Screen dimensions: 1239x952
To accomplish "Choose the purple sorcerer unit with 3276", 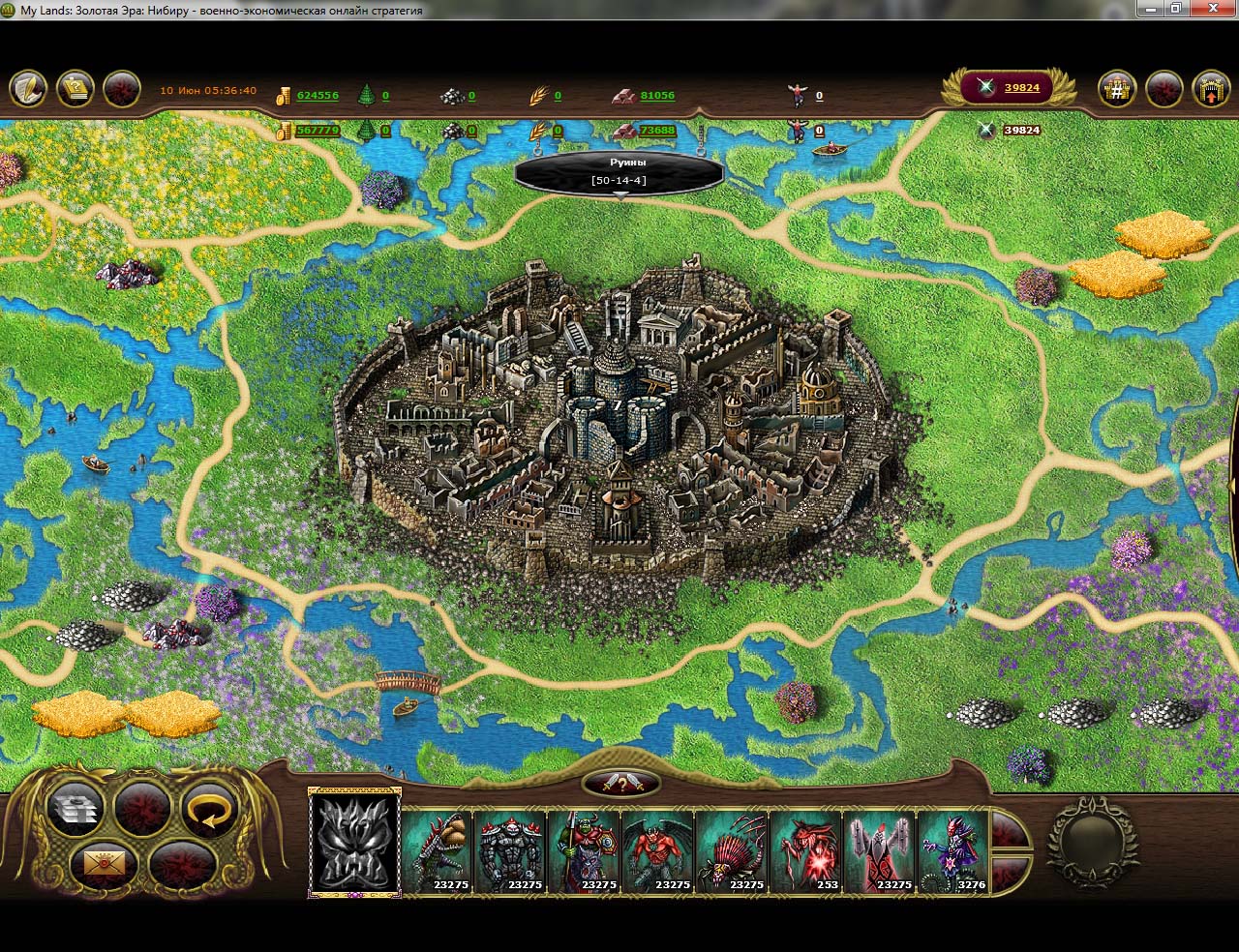I will pyautogui.click(x=953, y=850).
